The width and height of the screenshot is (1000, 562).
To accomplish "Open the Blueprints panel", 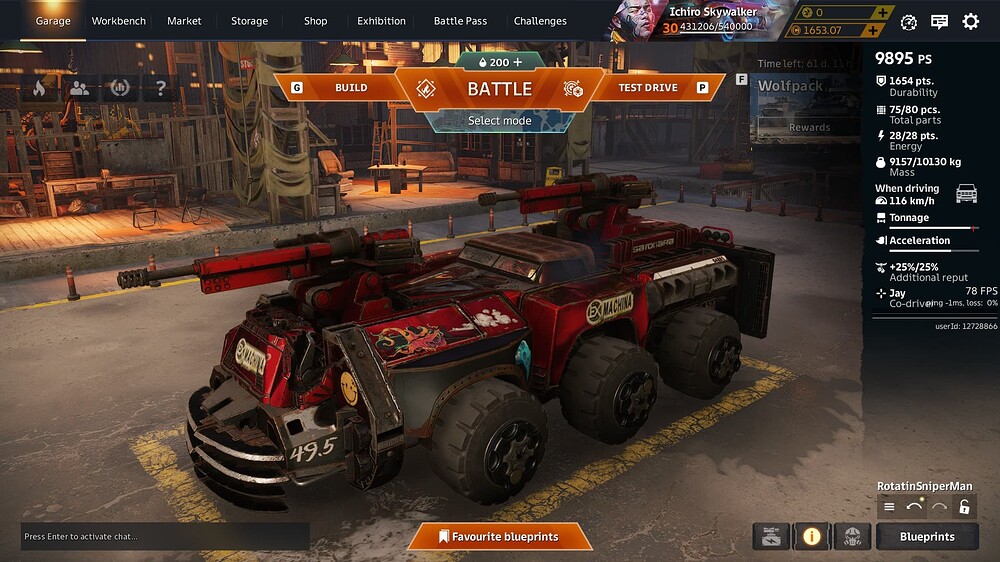I will [927, 537].
